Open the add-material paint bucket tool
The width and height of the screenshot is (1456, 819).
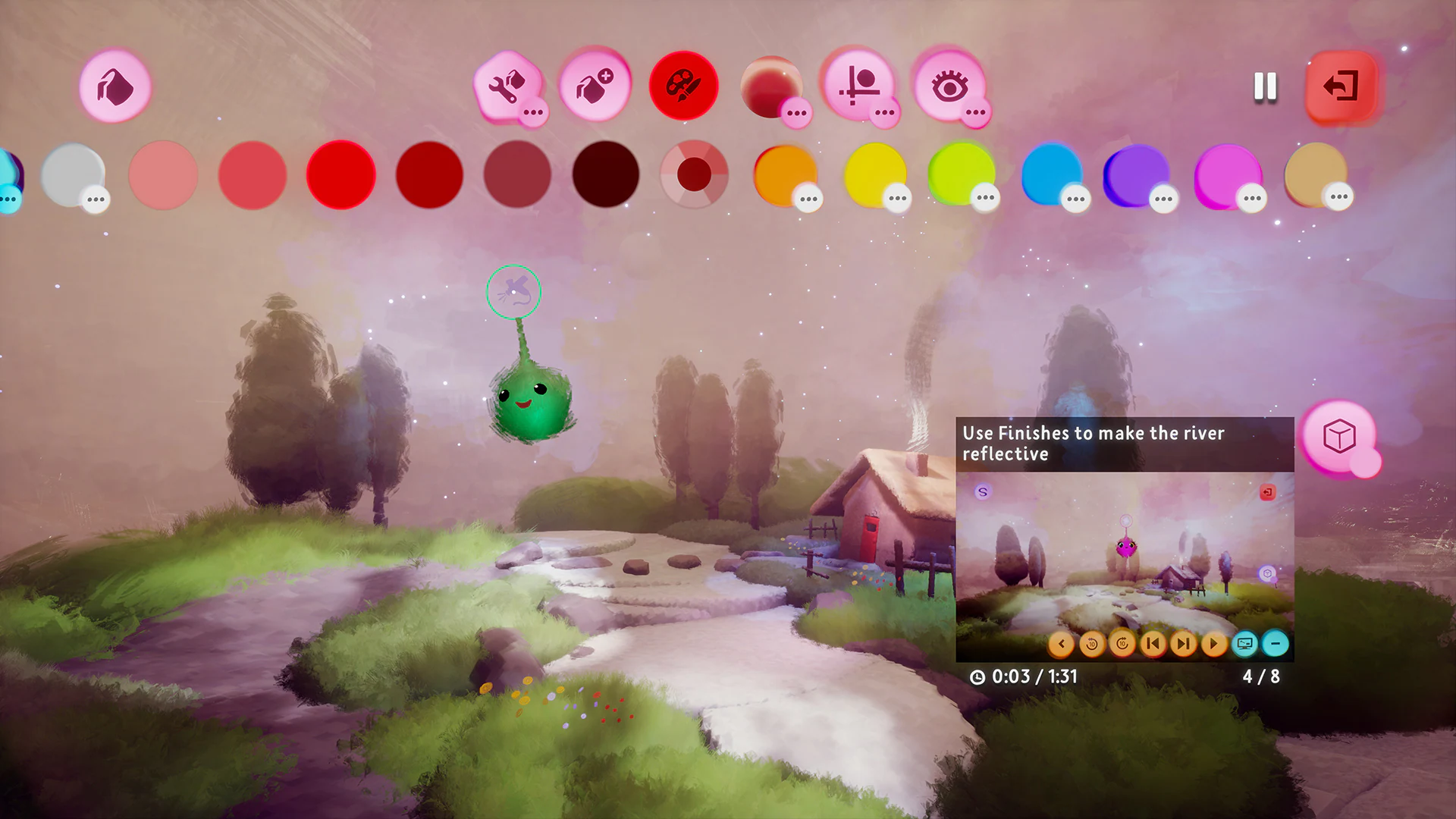pyautogui.click(x=595, y=86)
